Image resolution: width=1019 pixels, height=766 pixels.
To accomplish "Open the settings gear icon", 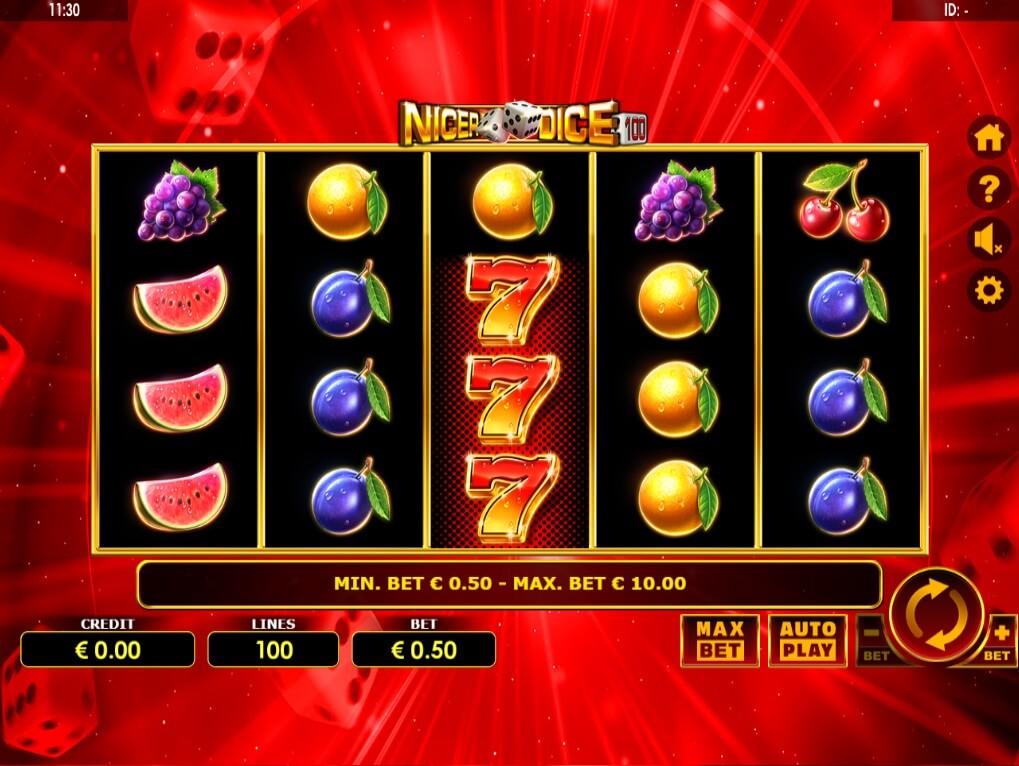I will (x=988, y=290).
